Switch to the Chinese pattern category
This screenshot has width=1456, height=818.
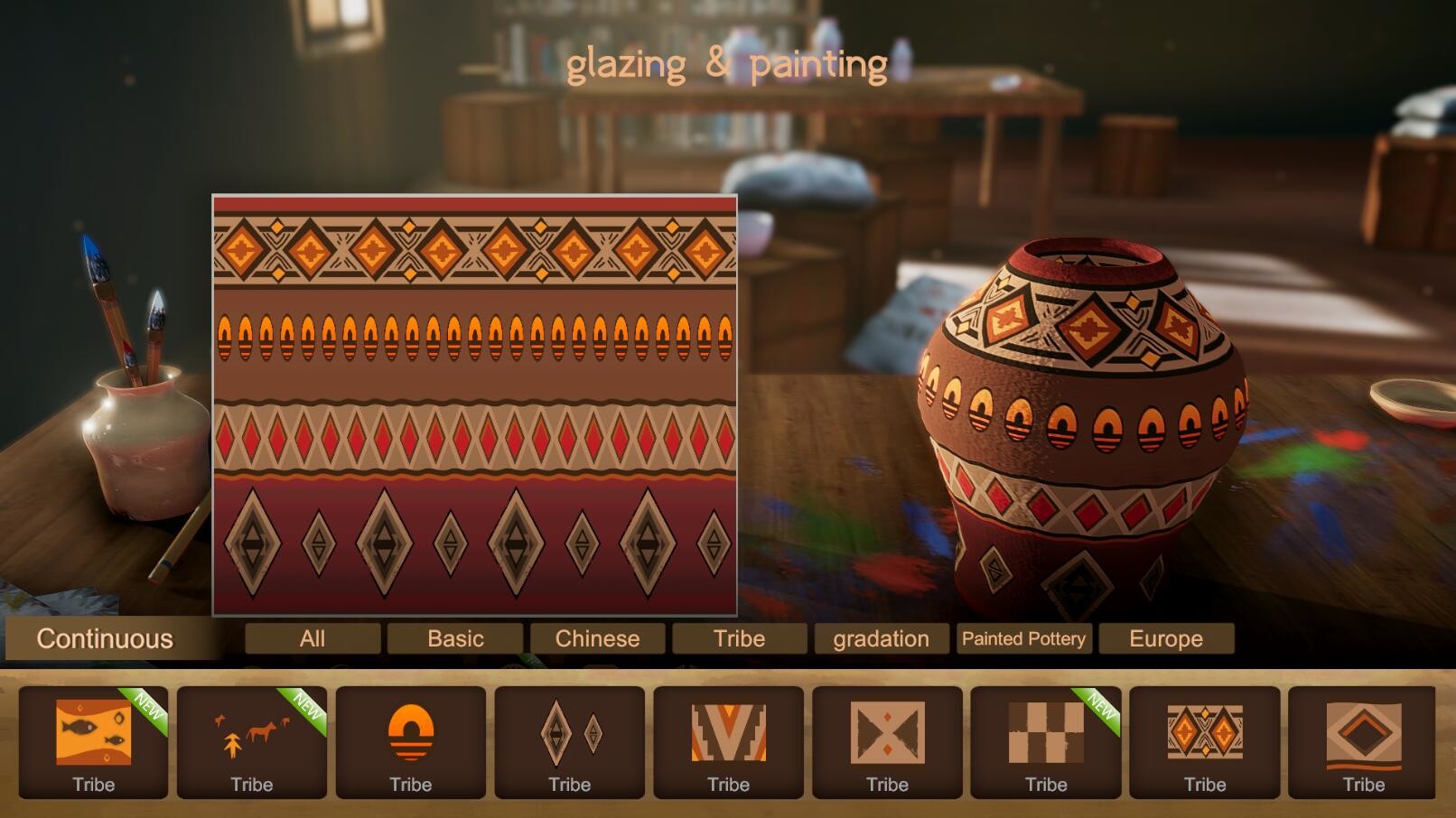[x=597, y=638]
